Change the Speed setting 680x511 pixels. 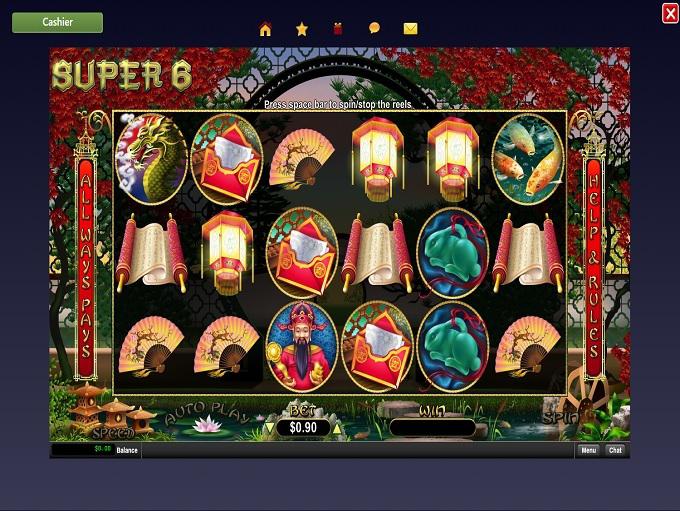coord(111,433)
